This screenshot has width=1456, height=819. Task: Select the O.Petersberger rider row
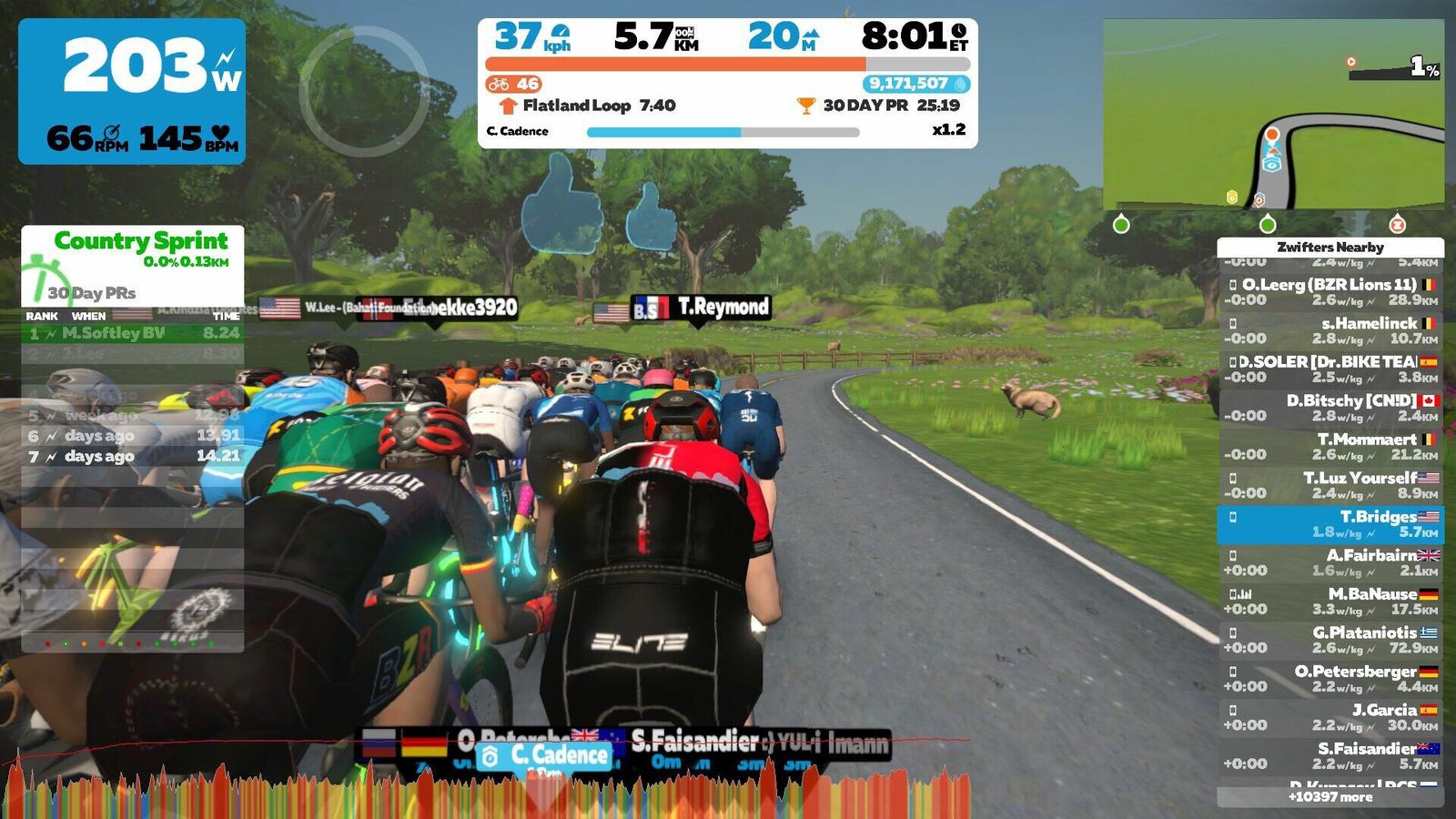coord(1330,679)
